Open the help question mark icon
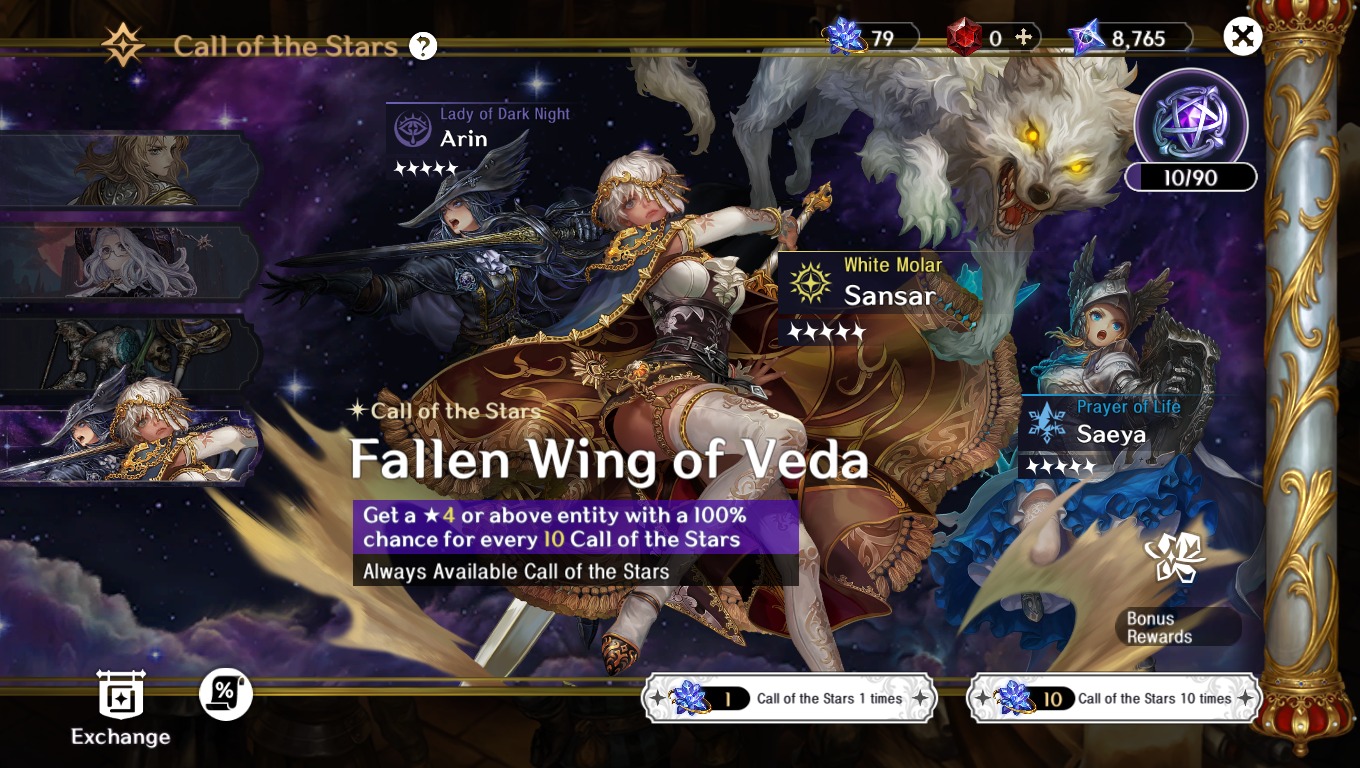 point(423,46)
